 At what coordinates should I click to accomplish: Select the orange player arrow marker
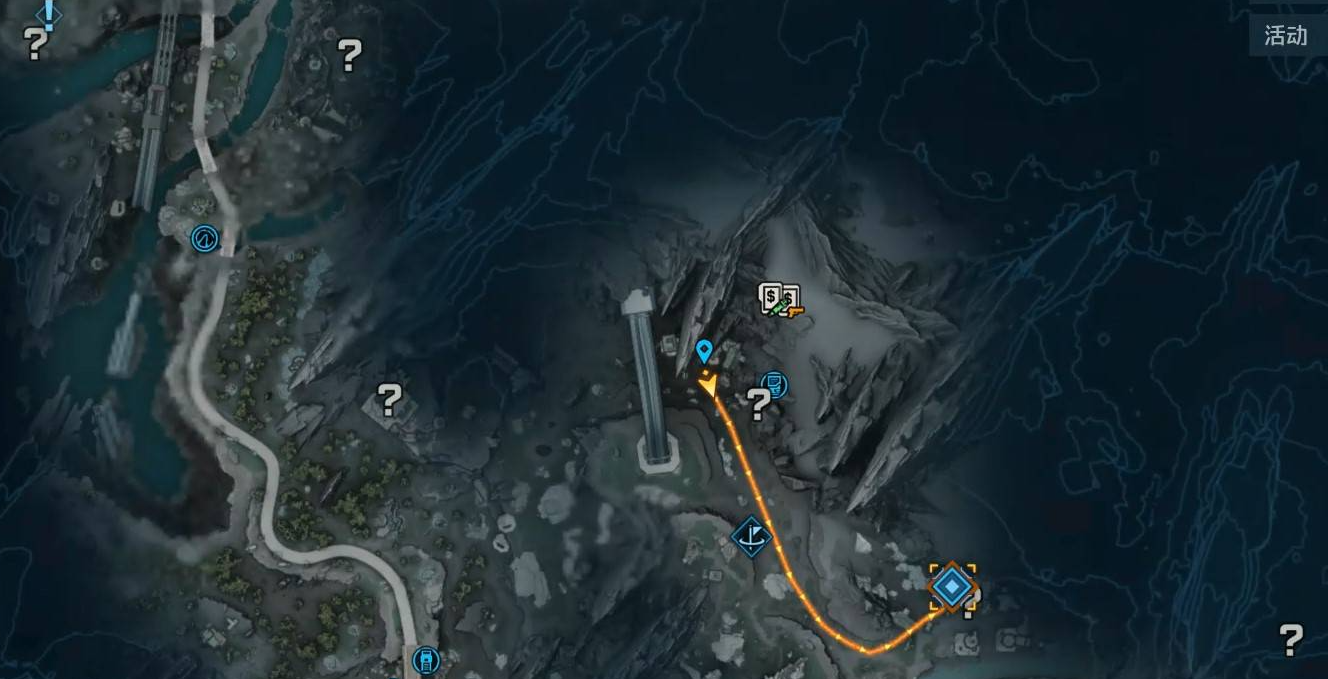click(708, 382)
